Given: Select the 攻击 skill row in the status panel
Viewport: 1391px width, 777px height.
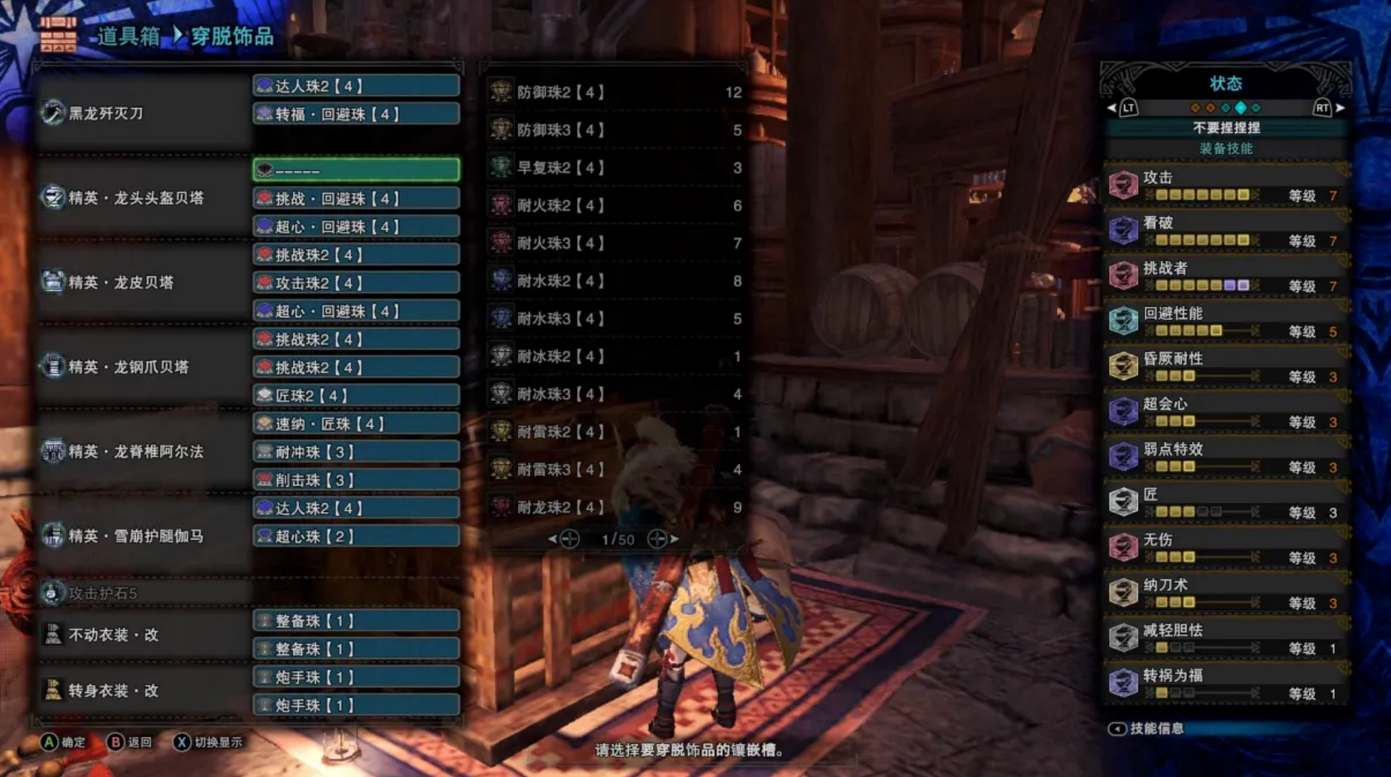Looking at the screenshot, I should [1226, 186].
